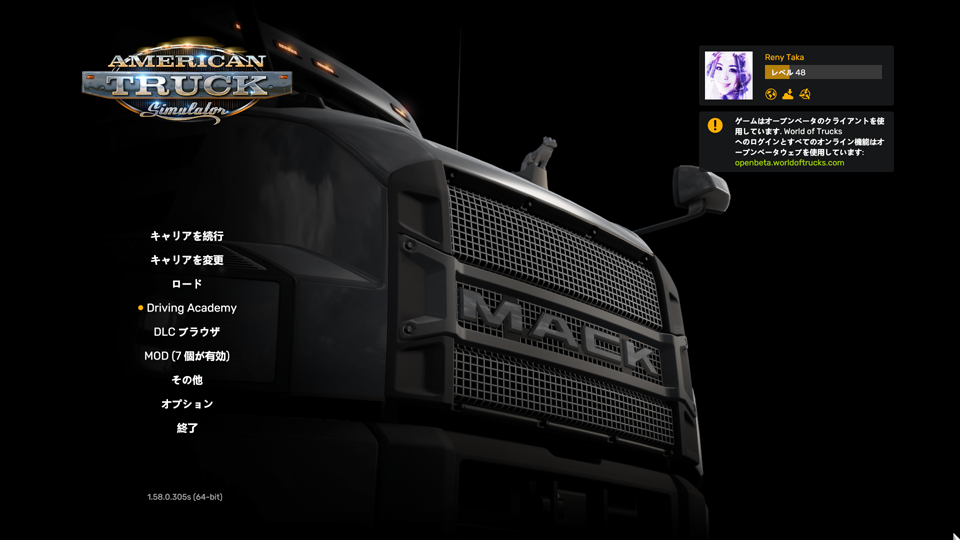
Task: Open the DLC ブラウザ entry
Action: click(x=187, y=332)
